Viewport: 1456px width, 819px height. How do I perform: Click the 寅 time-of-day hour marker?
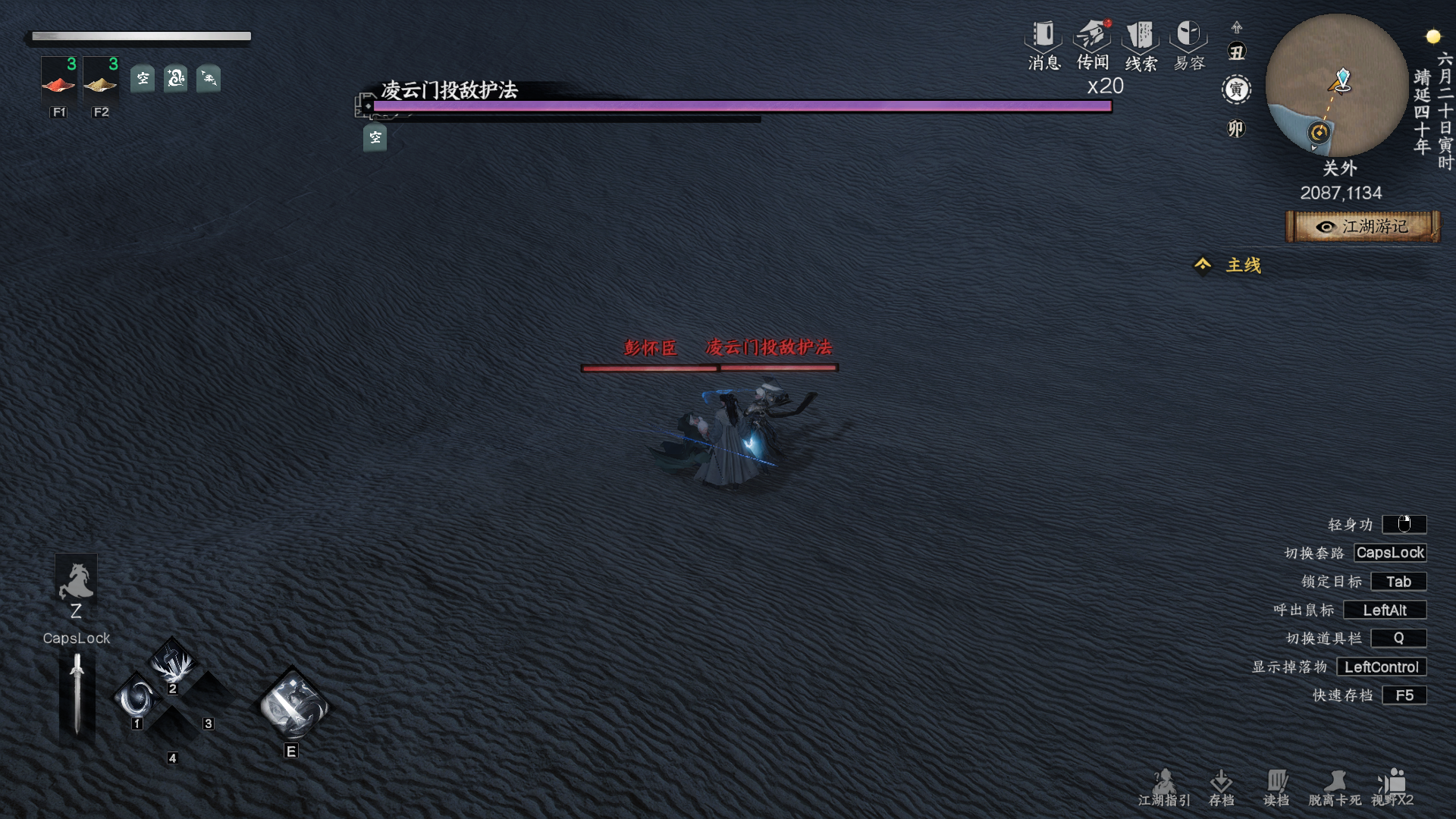(1236, 89)
